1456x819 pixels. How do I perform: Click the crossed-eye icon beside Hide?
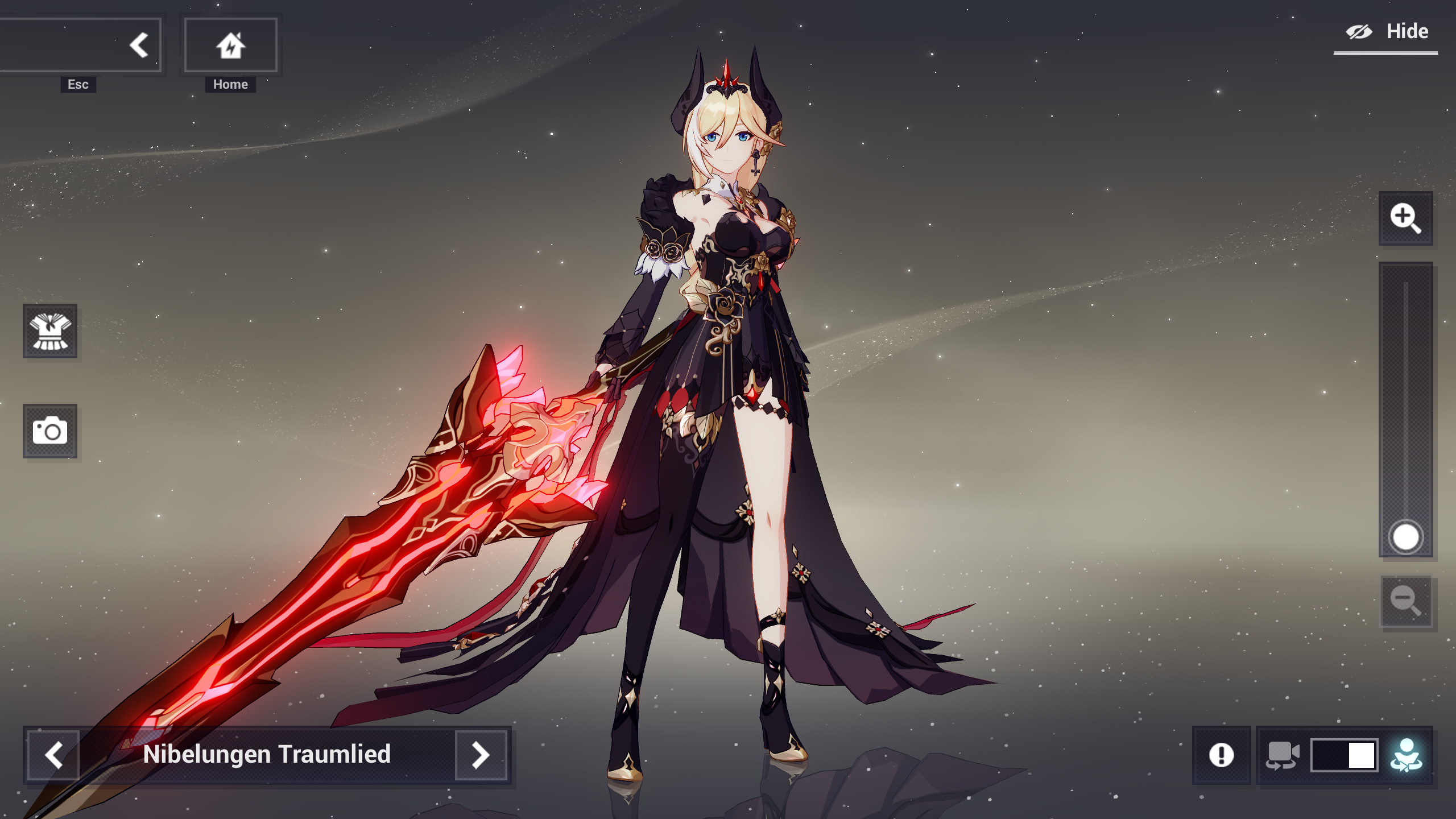coord(1359,31)
